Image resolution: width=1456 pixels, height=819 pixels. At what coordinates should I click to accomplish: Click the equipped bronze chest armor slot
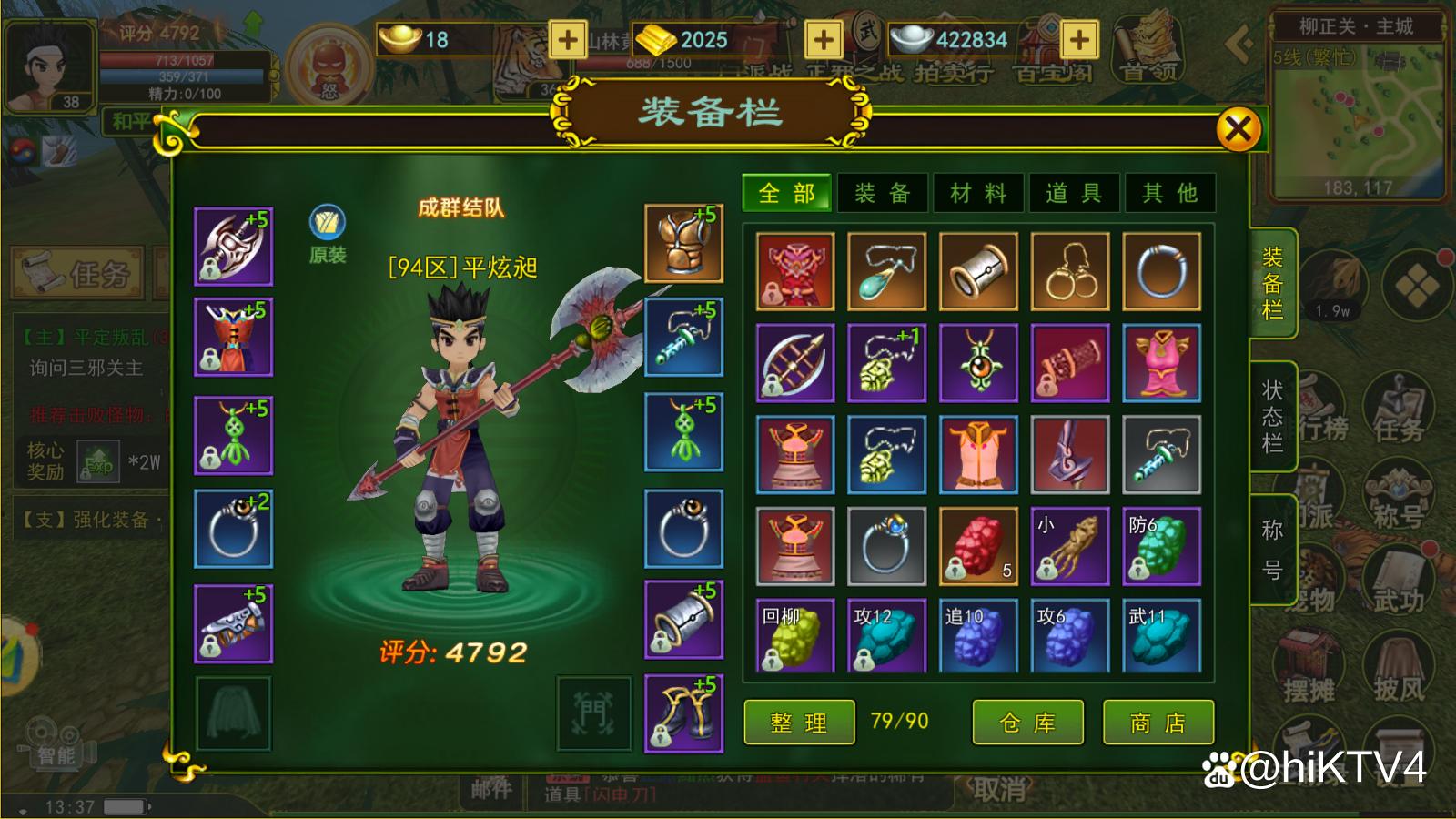tap(683, 243)
